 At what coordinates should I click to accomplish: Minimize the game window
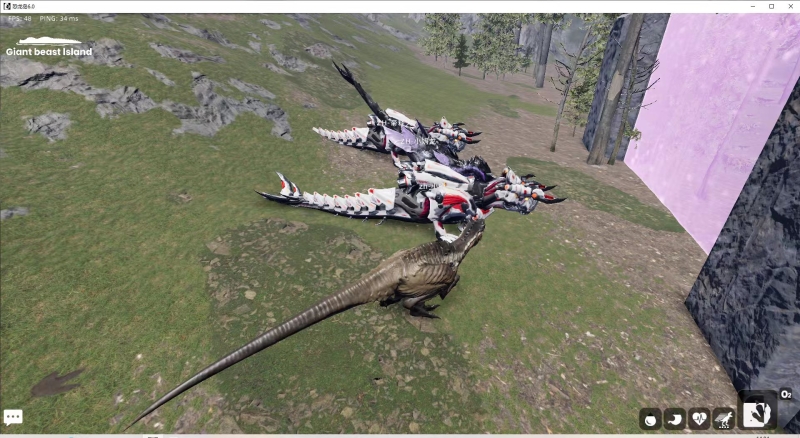(752, 6)
